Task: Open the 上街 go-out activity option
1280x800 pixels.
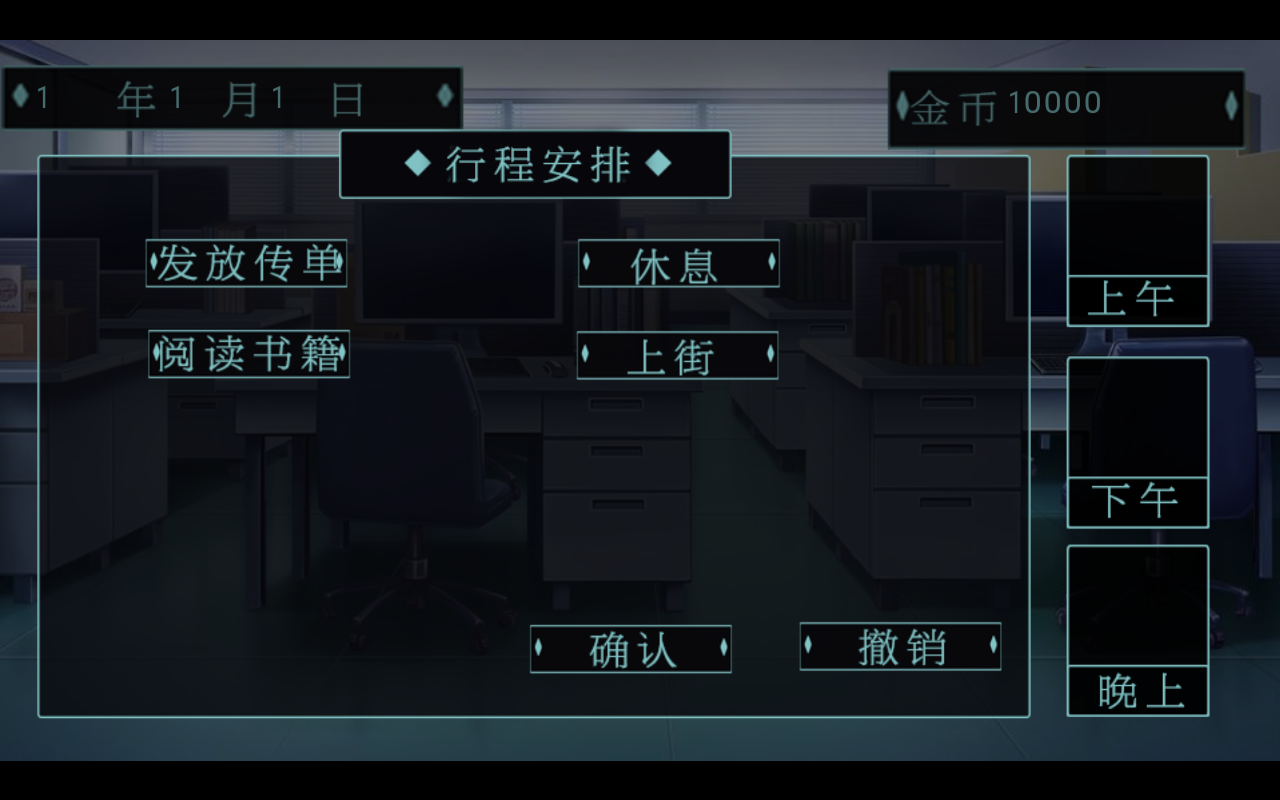Action: [x=678, y=355]
